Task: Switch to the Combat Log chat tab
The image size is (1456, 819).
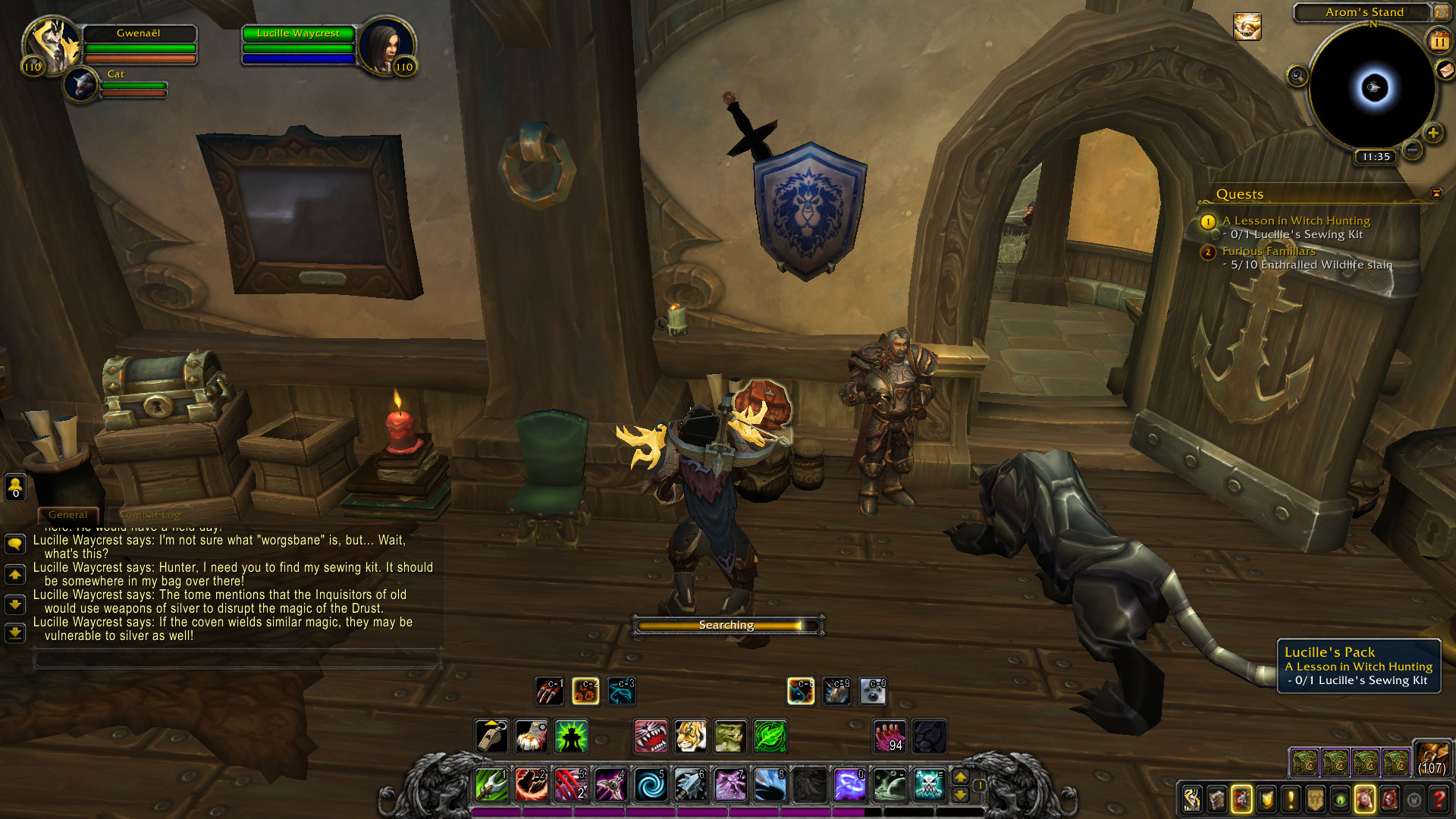Action: click(x=150, y=514)
